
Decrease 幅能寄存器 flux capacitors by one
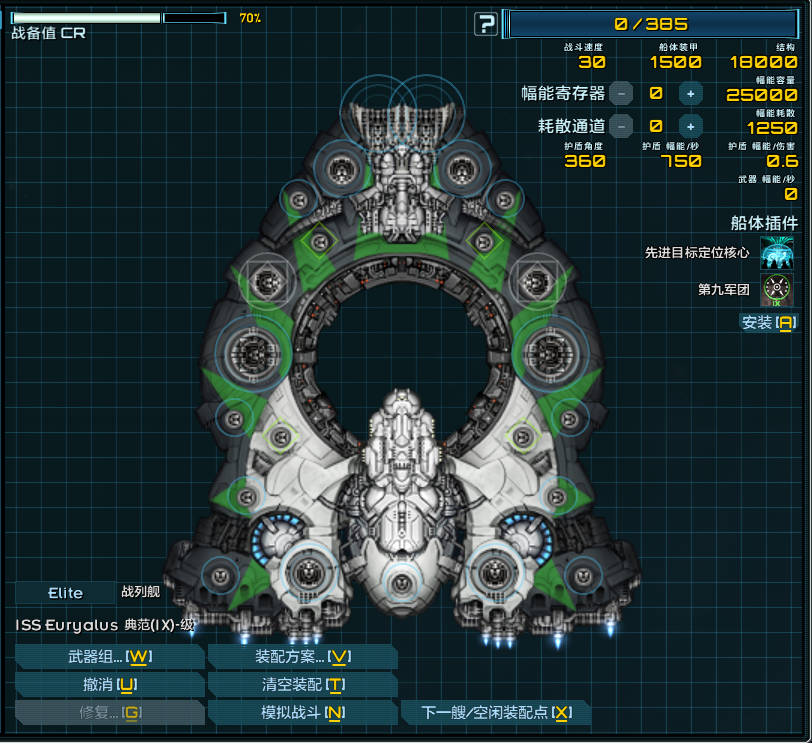pos(621,94)
